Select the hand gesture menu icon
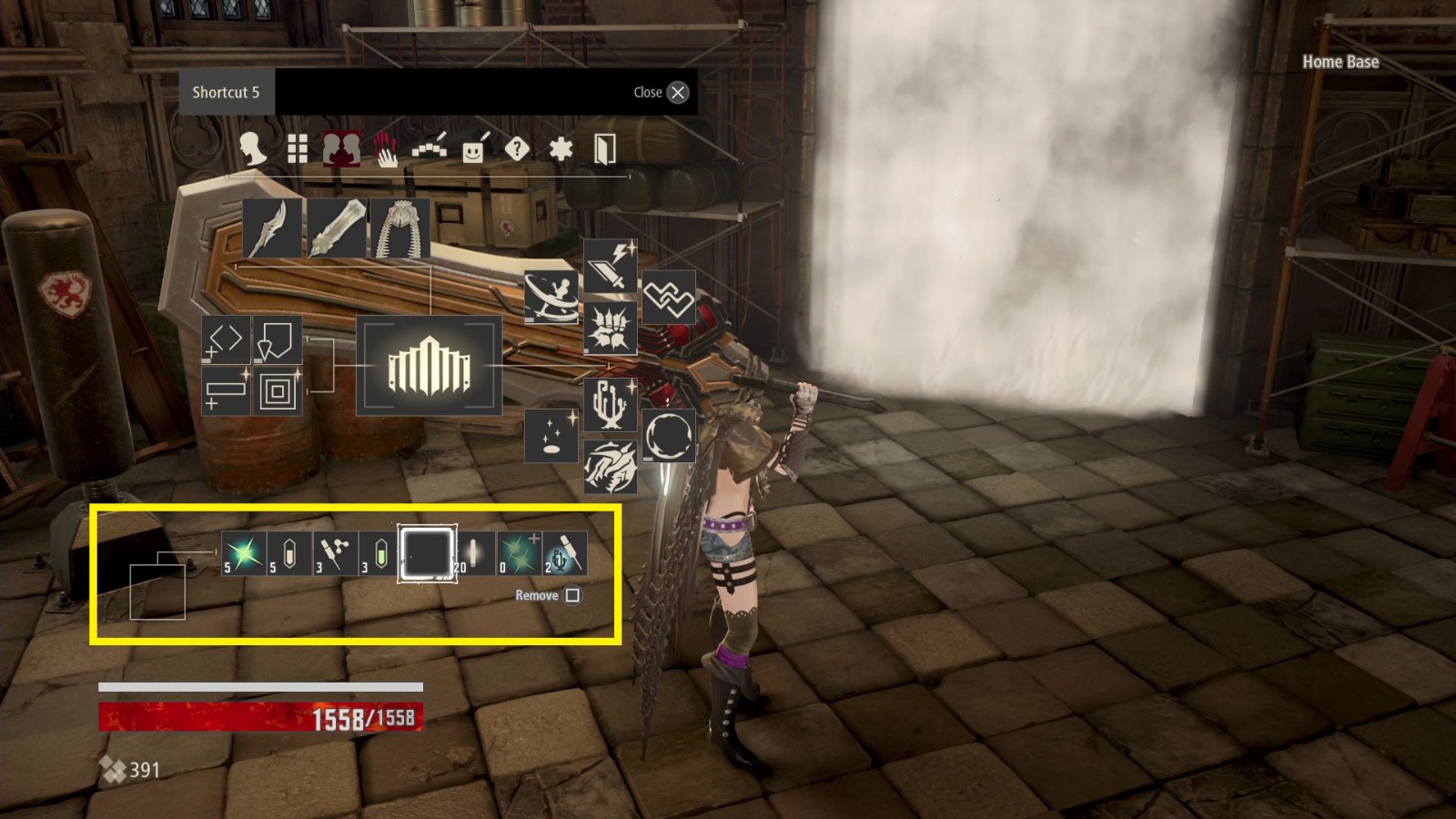Viewport: 1456px width, 819px height. pyautogui.click(x=385, y=148)
